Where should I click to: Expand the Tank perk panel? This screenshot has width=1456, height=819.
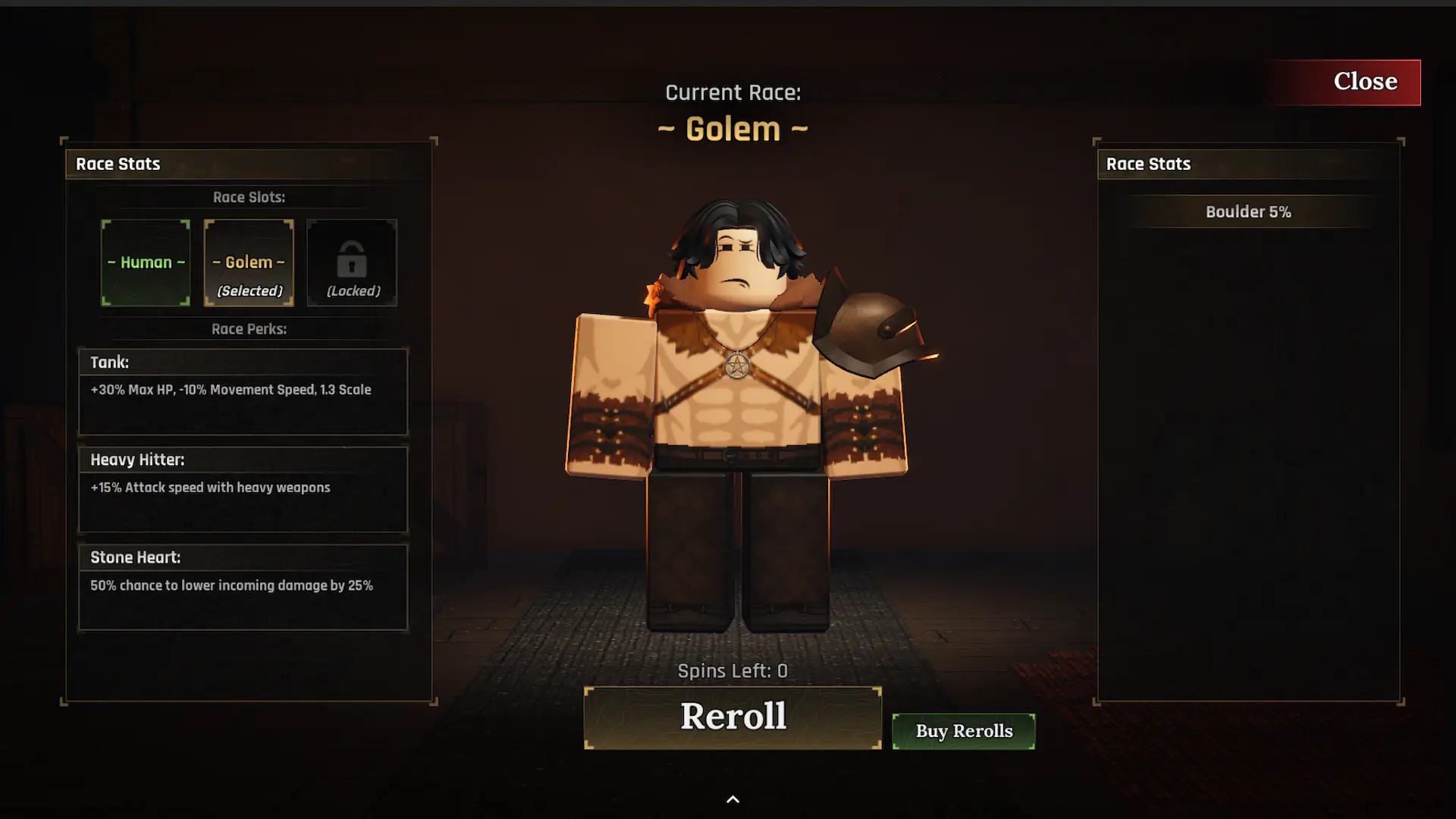coord(243,391)
